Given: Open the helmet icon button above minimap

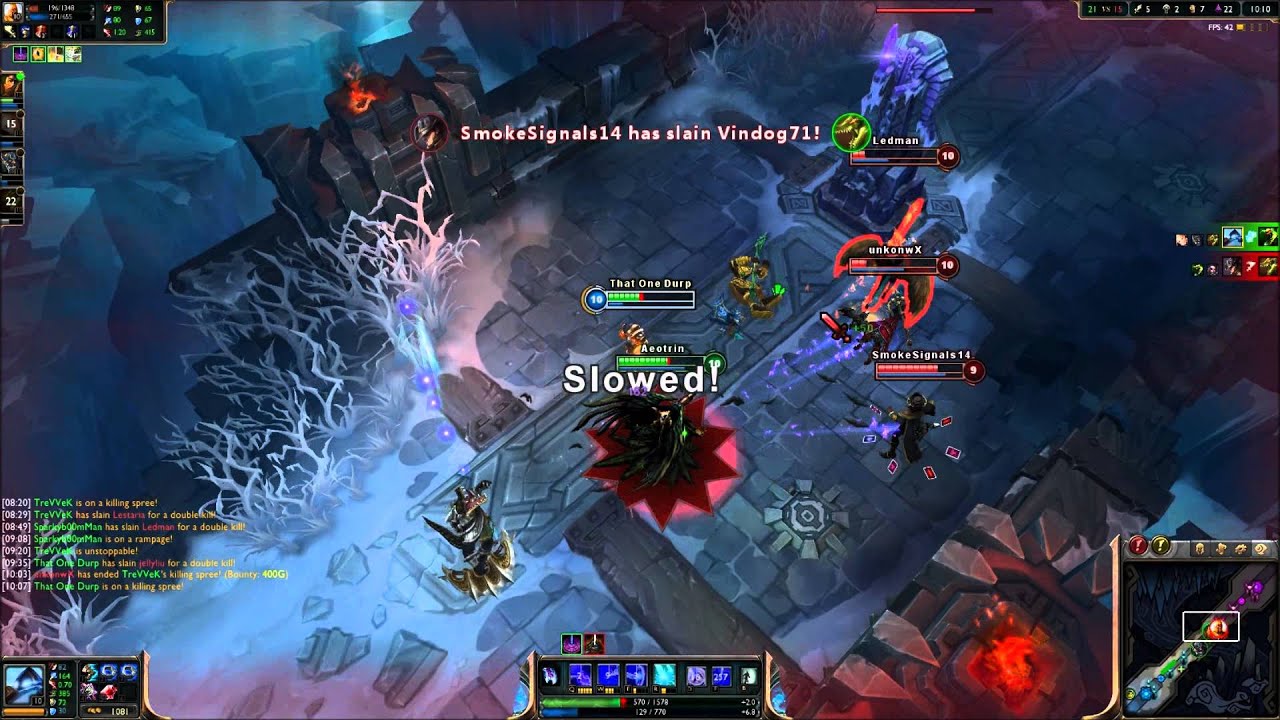Looking at the screenshot, I should click(x=1200, y=548).
